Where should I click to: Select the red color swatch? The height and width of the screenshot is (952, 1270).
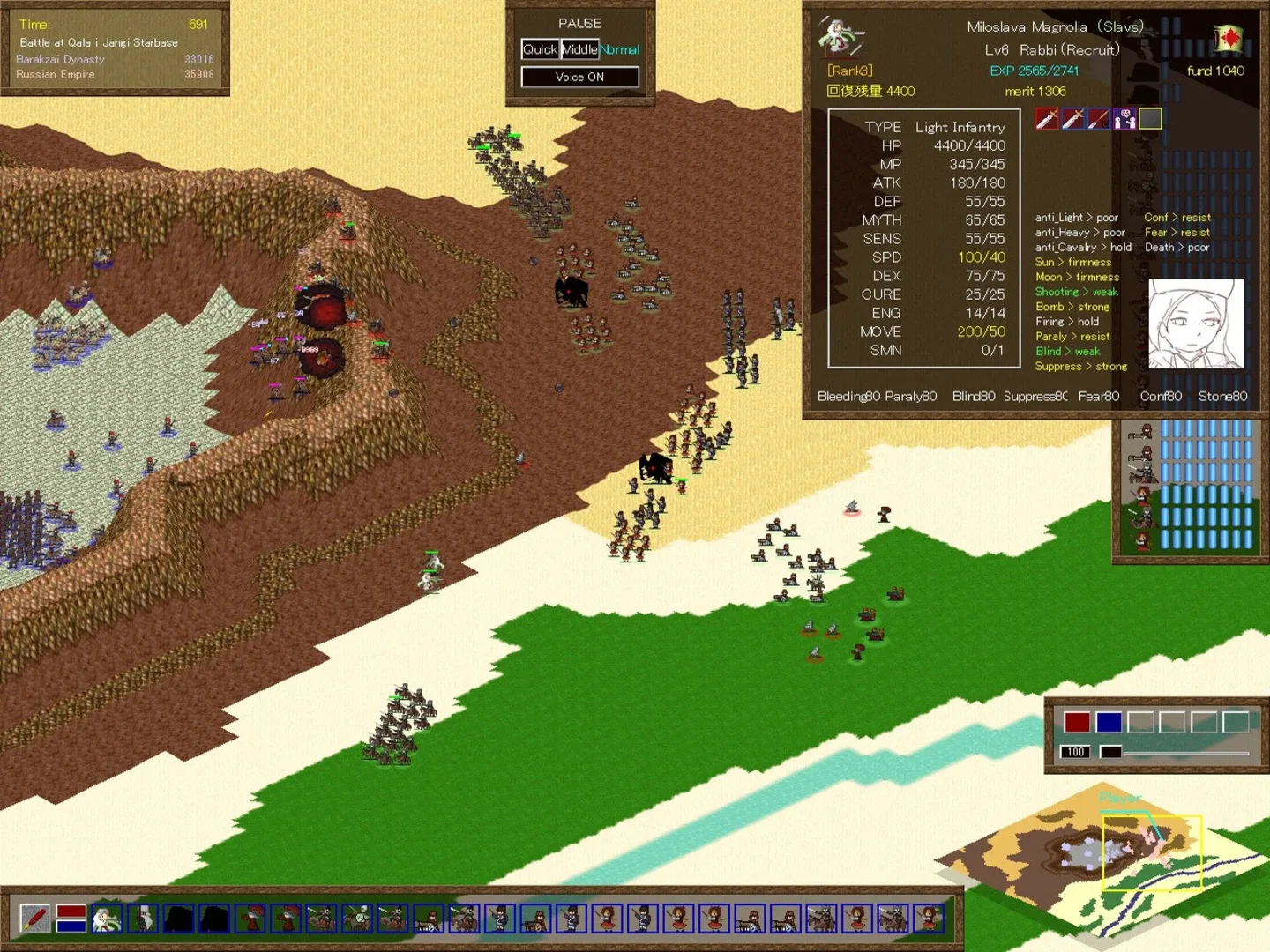click(1078, 721)
